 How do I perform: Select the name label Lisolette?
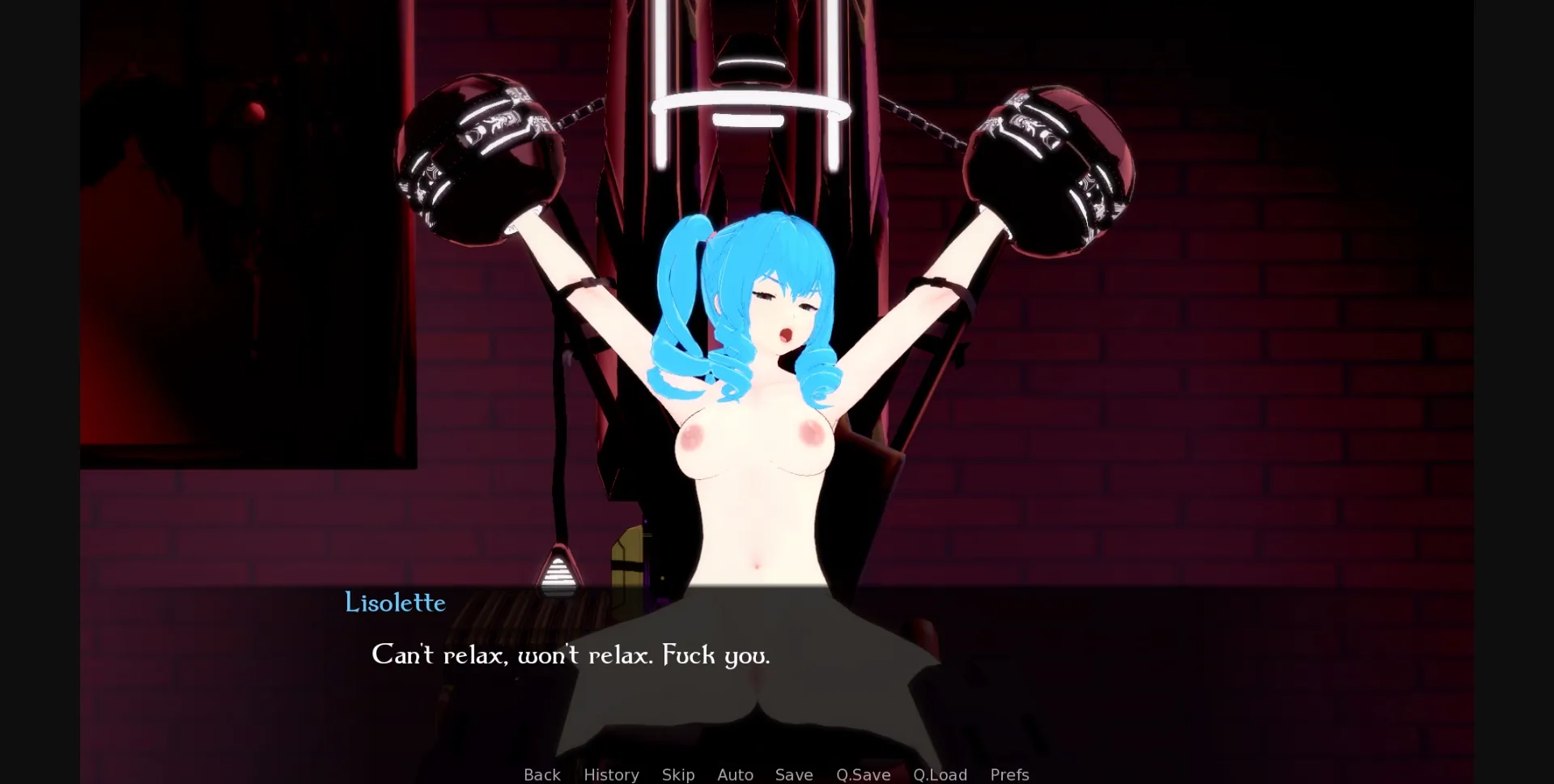click(395, 603)
